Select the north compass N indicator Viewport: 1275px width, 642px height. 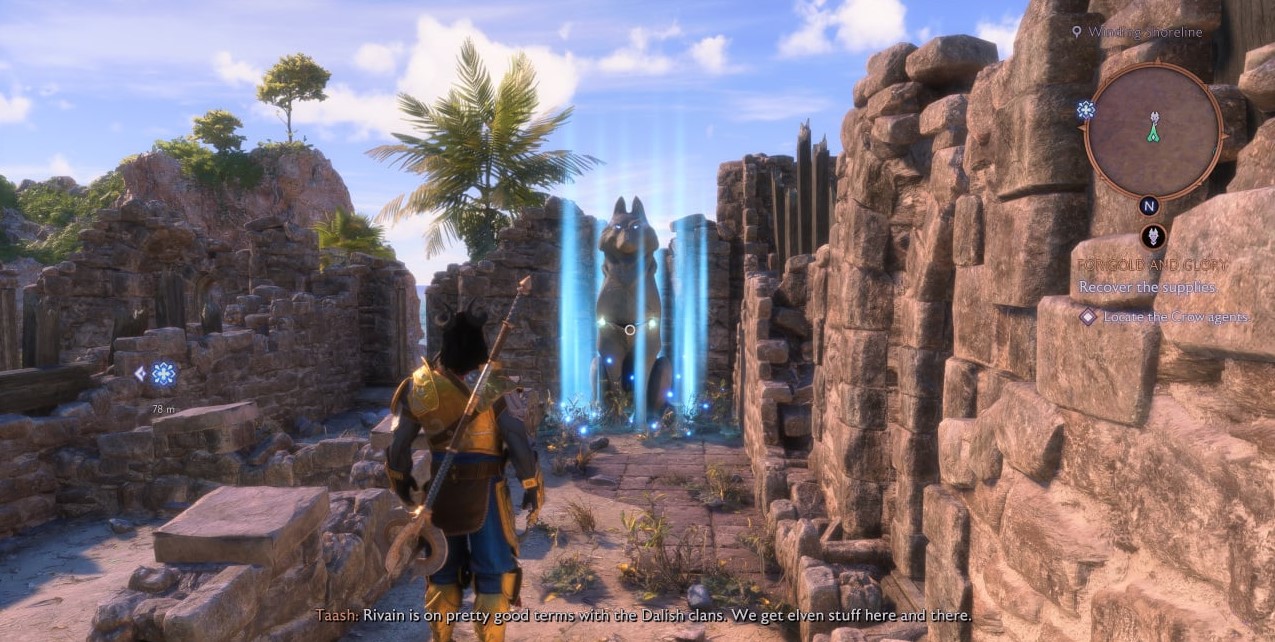click(x=1150, y=206)
